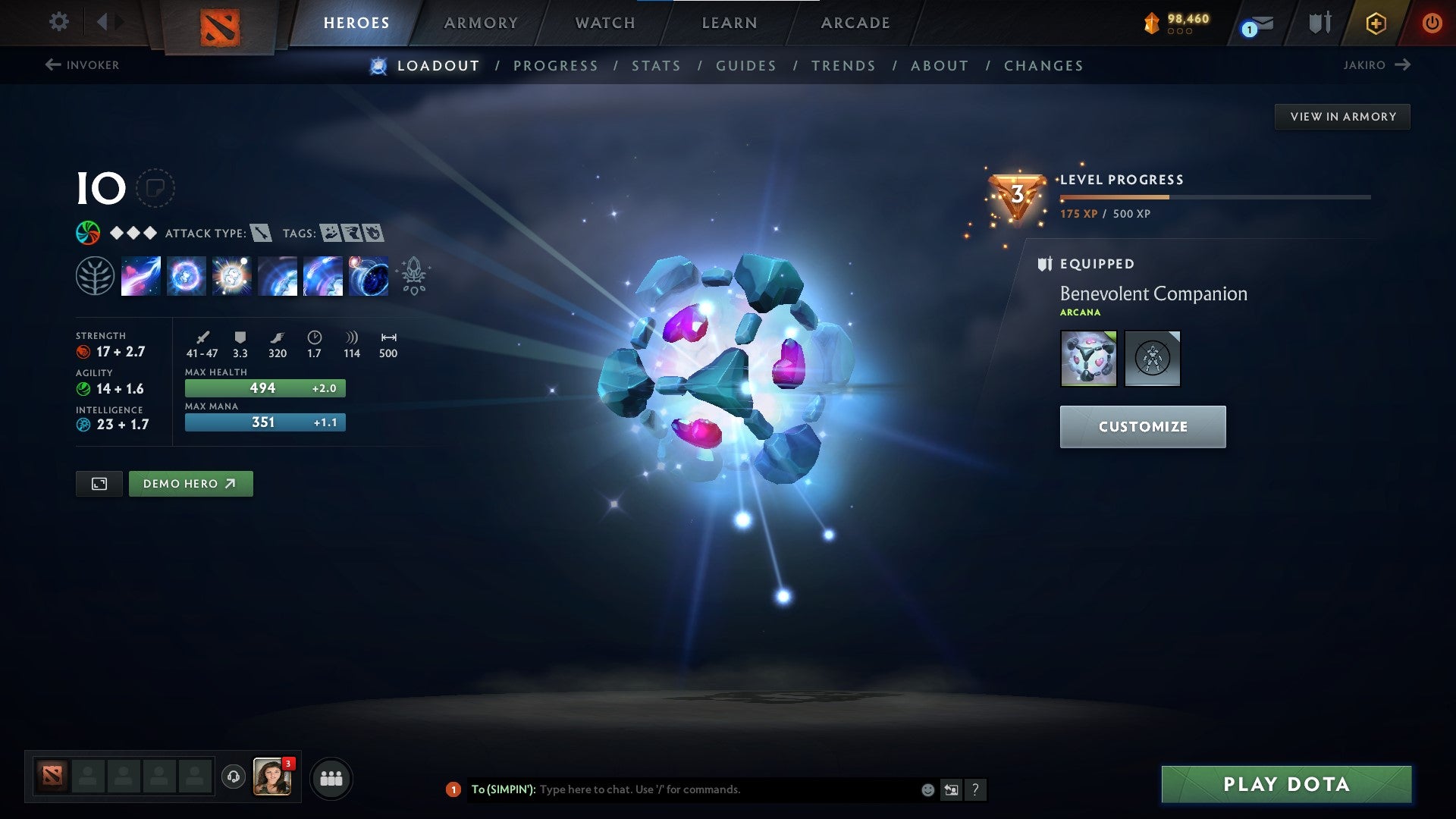Click the armory shield and sword icon

(x=1319, y=23)
